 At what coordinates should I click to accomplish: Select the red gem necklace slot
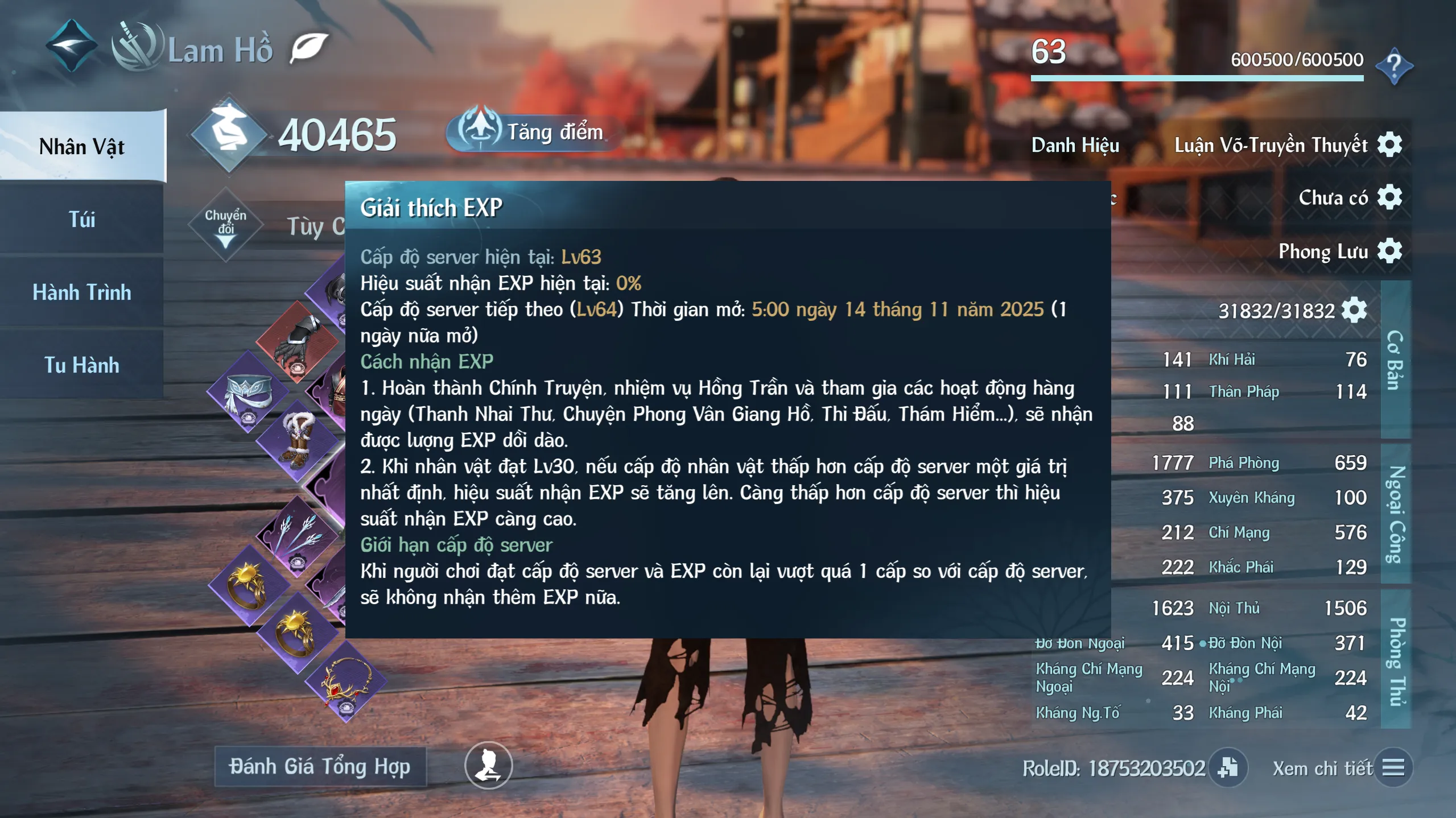[x=345, y=683]
